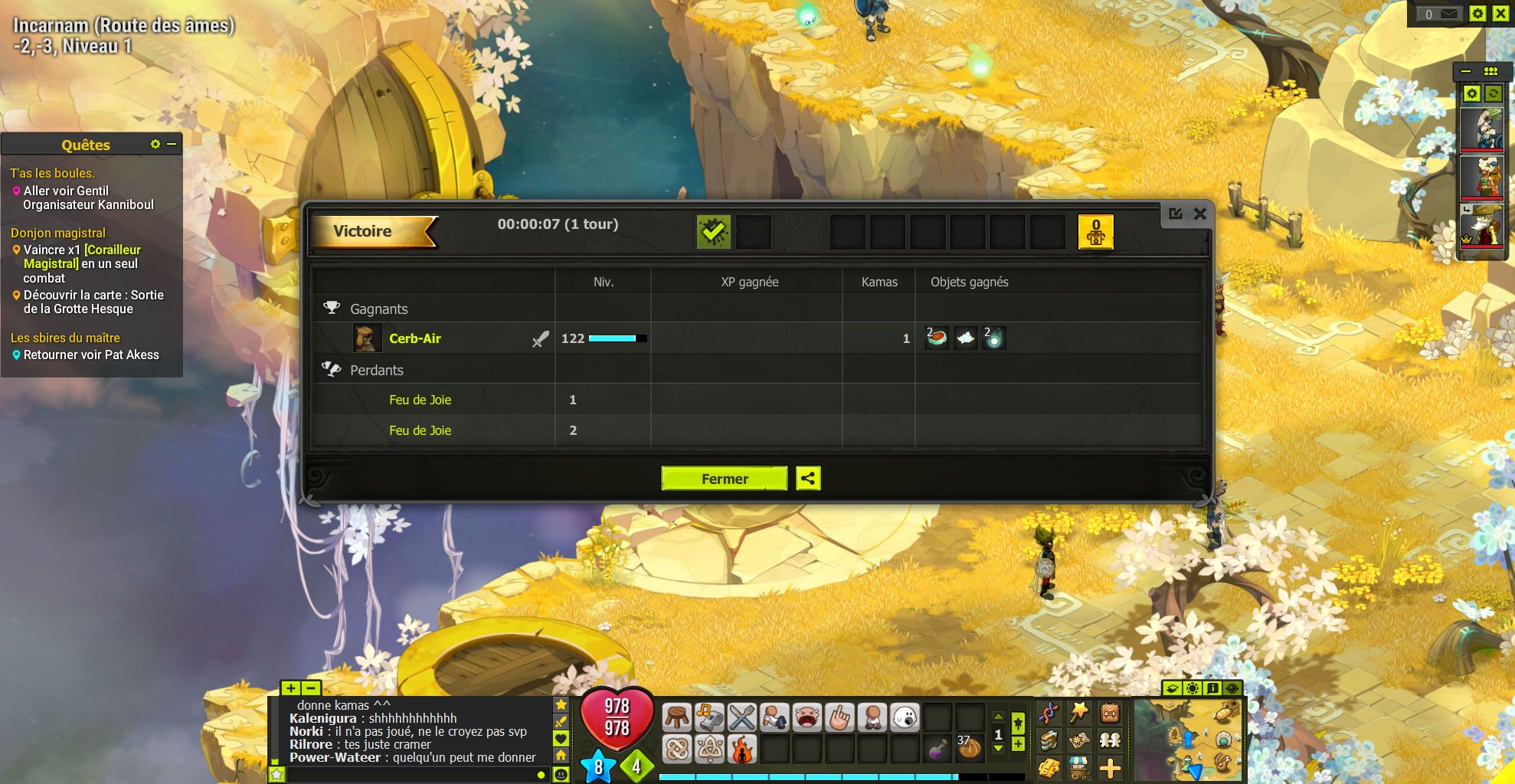Open the chat smiley emote picker
Image resolution: width=1515 pixels, height=784 pixels.
click(561, 774)
